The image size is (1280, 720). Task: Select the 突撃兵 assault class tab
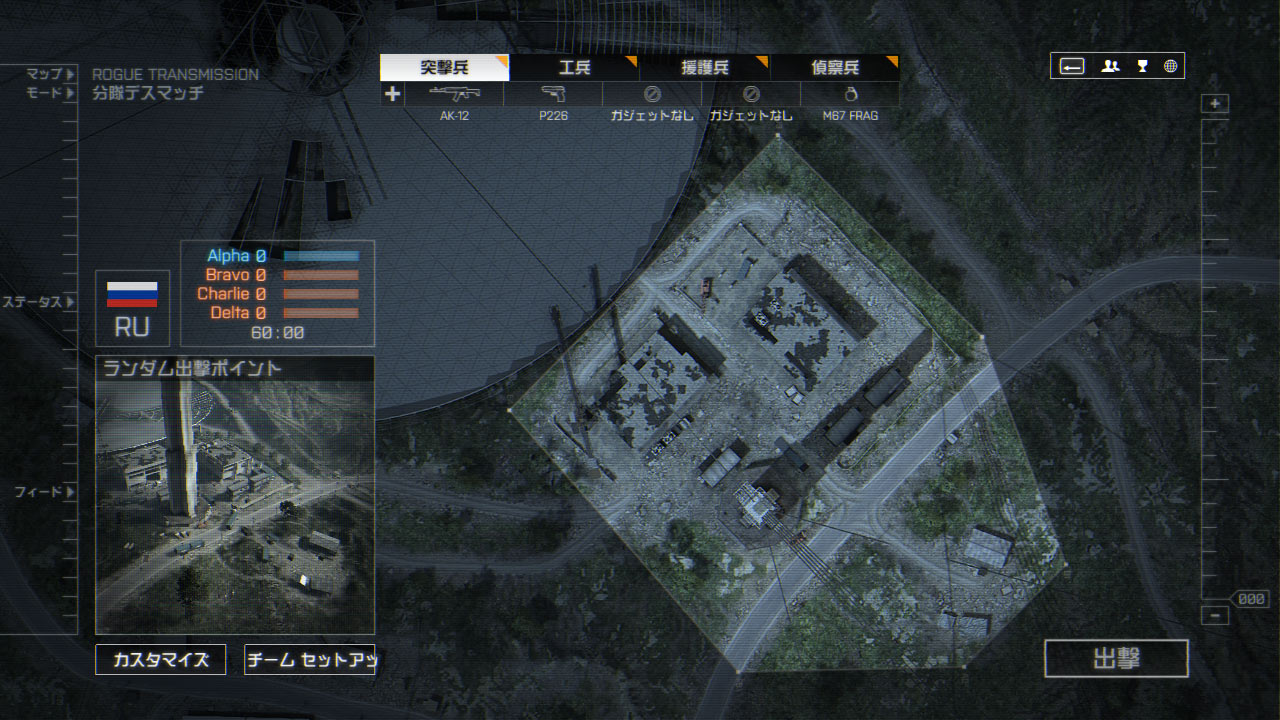(x=444, y=68)
